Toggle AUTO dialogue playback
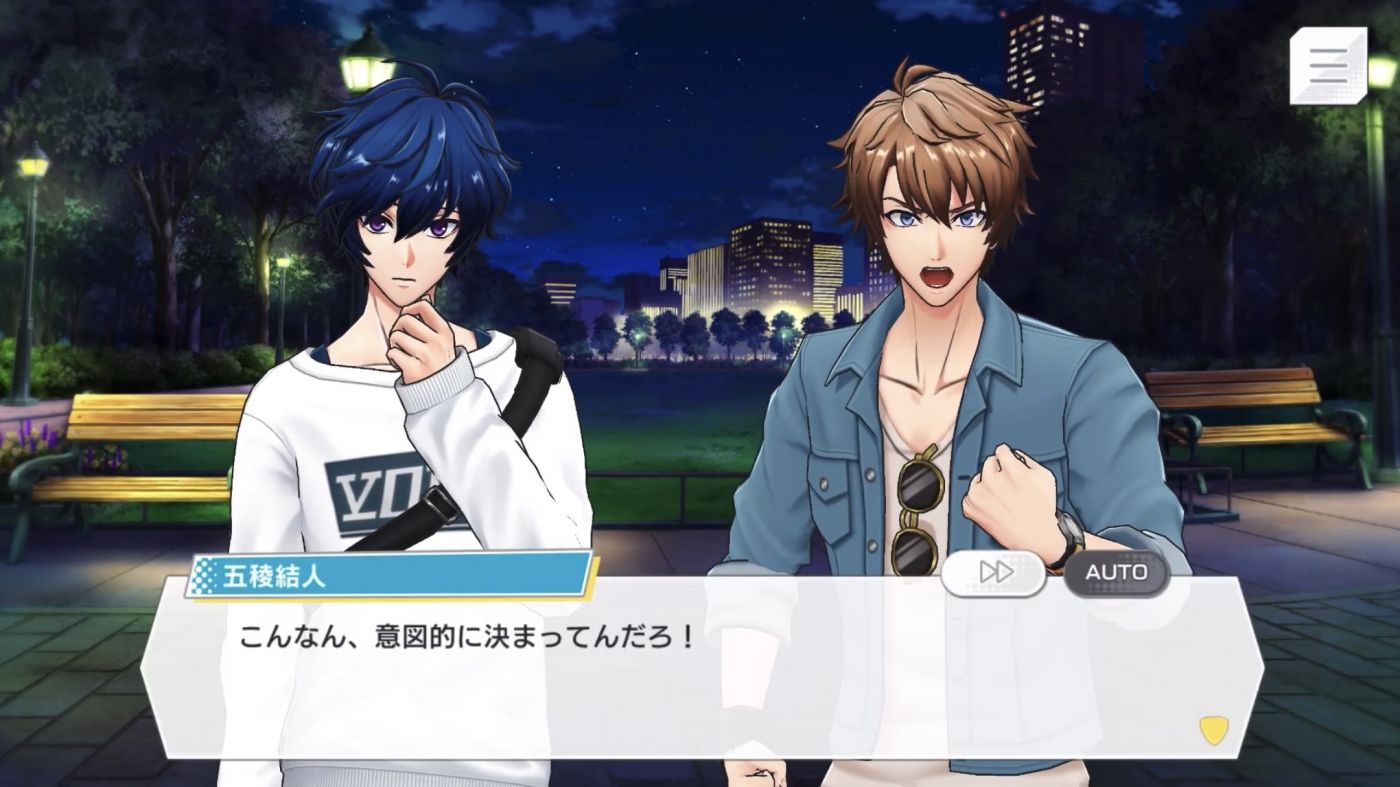 (1116, 572)
